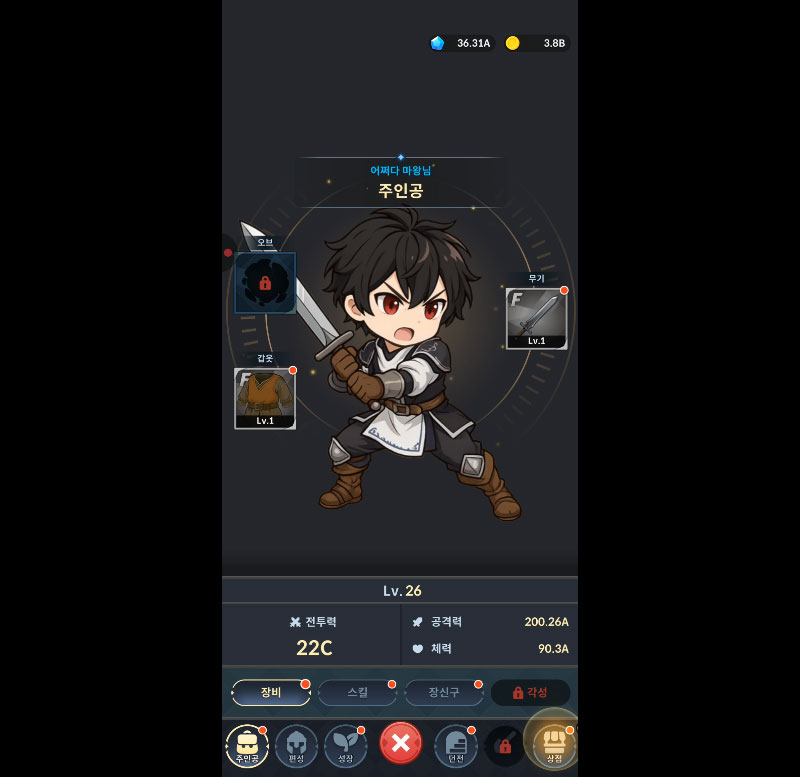Click the locked 오브 (orb) slot
The image size is (800, 777).
coord(265,283)
